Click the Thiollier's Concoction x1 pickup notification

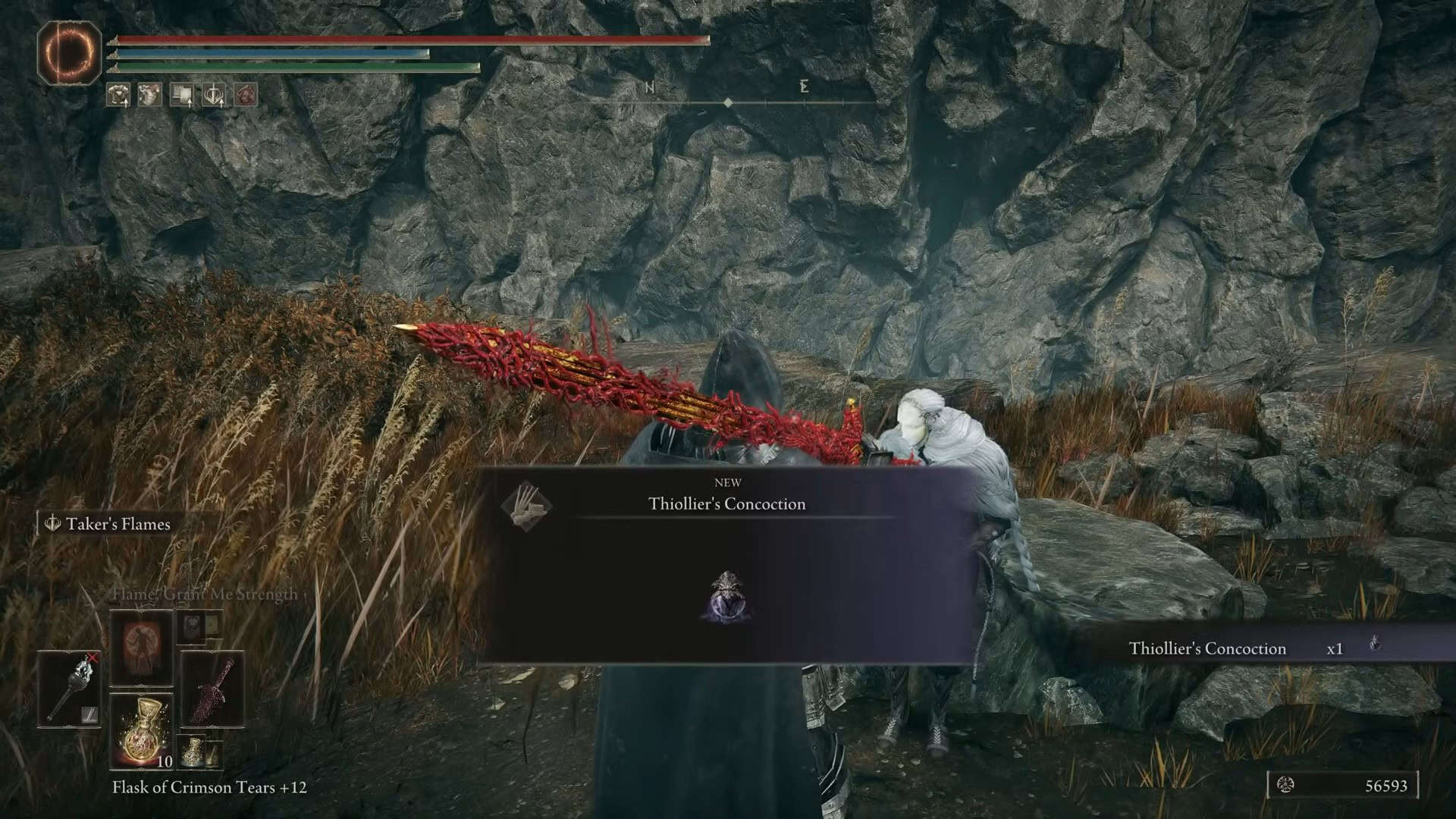pos(1253,648)
